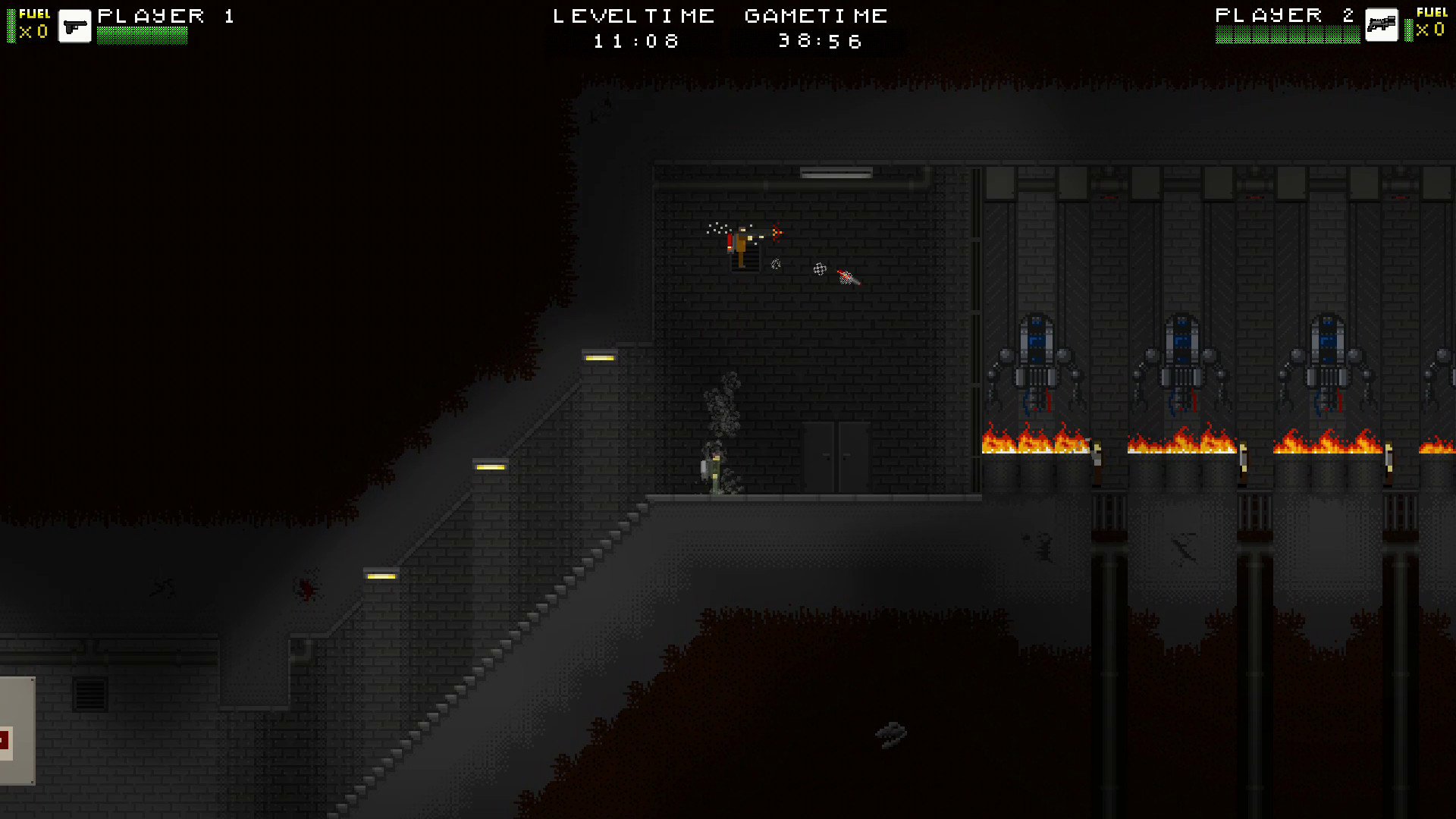Select Player 1's pistol weapon icon
The height and width of the screenshot is (819, 1456).
click(75, 25)
